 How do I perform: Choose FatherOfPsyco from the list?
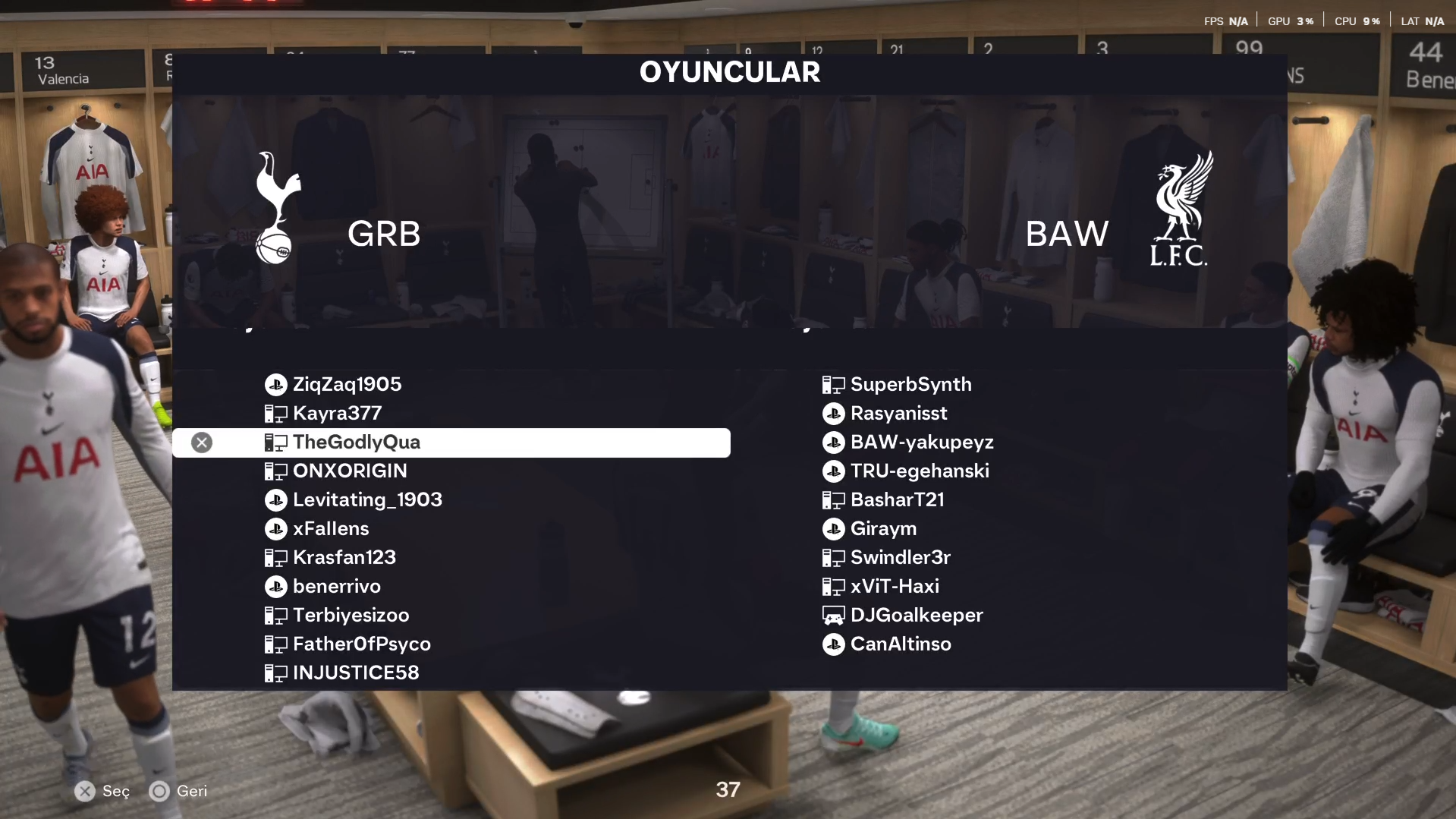(361, 644)
